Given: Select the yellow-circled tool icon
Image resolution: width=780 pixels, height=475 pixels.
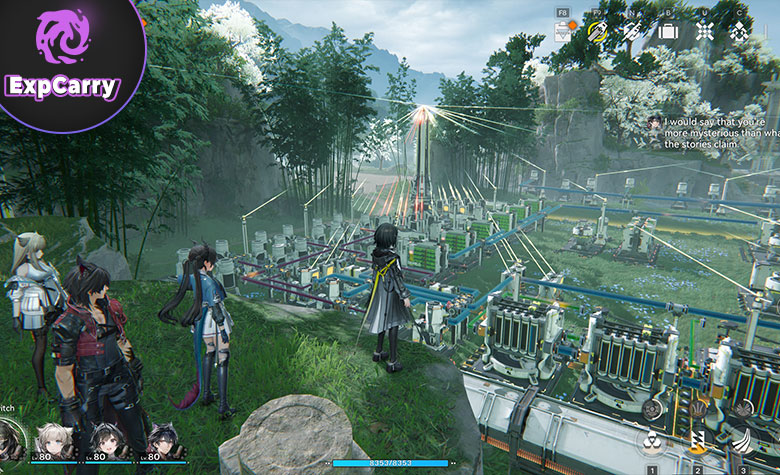Looking at the screenshot, I should (x=598, y=31).
